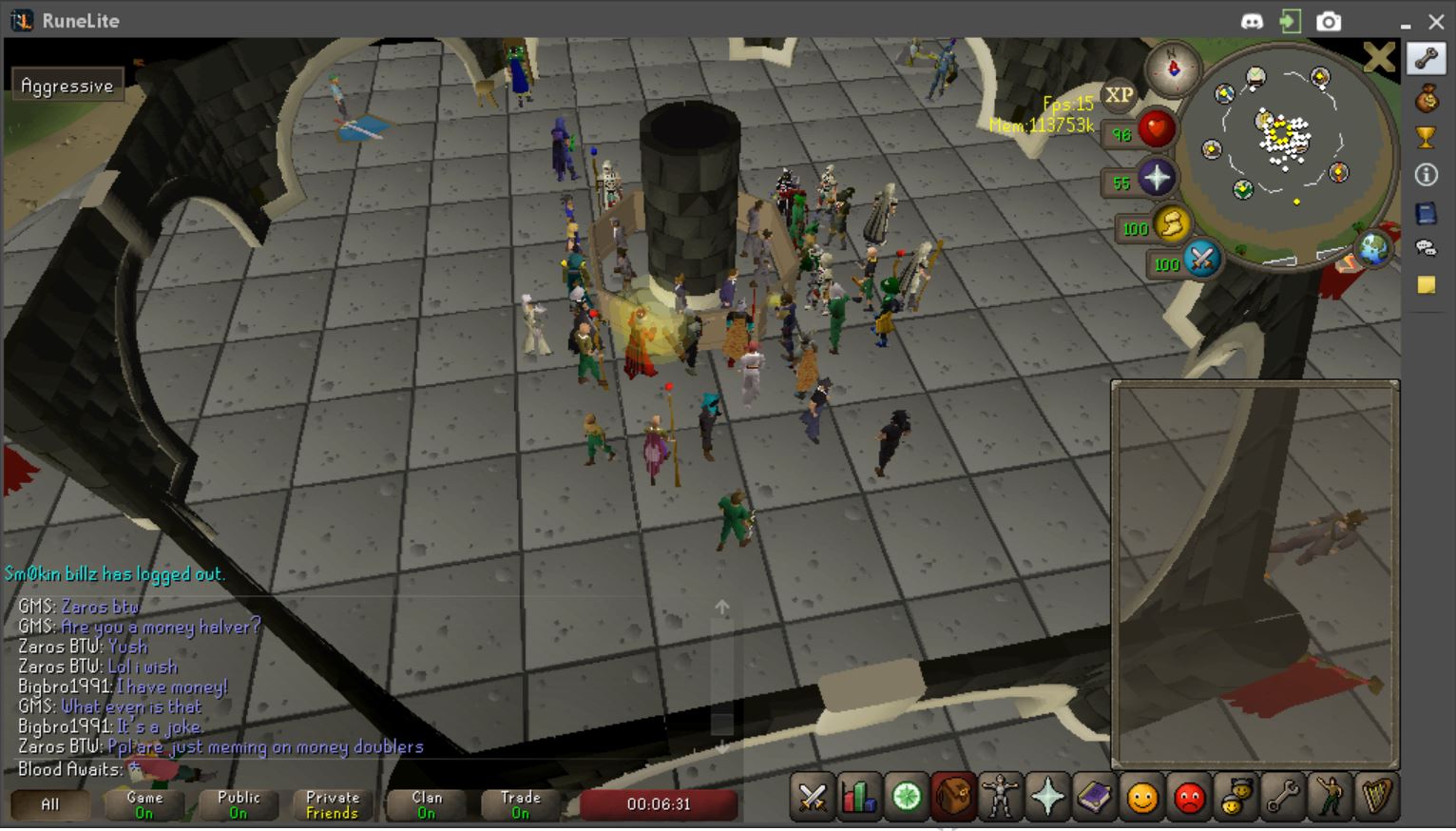Screen dimensions: 1456x831
Task: Click the red 00:06:31 timer button
Action: click(658, 804)
